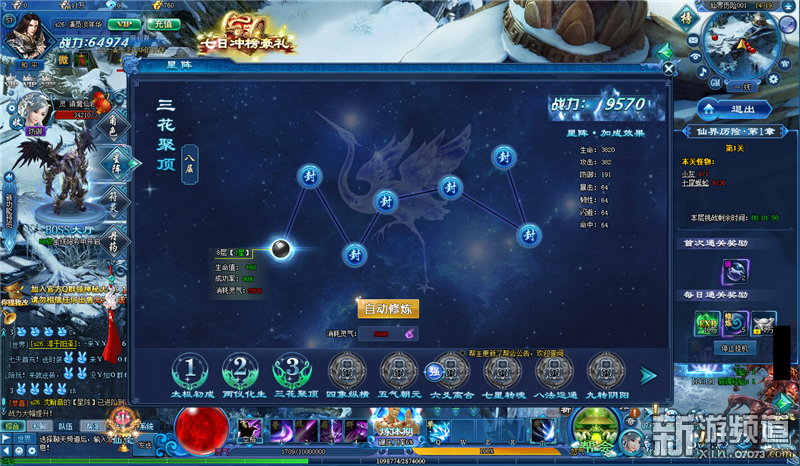Click the 停止挂机 stop auto-battle button

coord(736,348)
